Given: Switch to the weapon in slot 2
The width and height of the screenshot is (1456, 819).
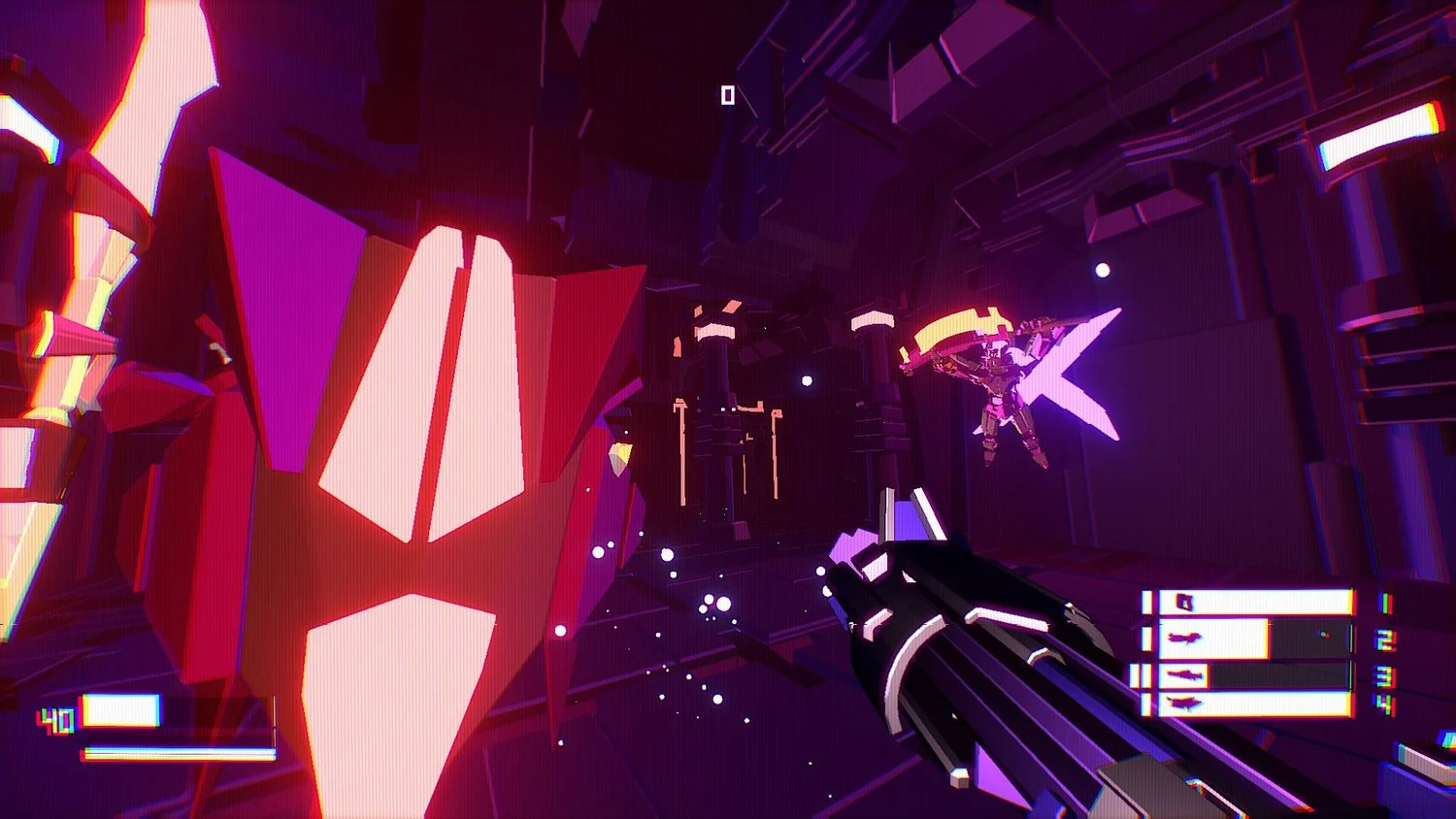Looking at the screenshot, I should (x=1247, y=639).
